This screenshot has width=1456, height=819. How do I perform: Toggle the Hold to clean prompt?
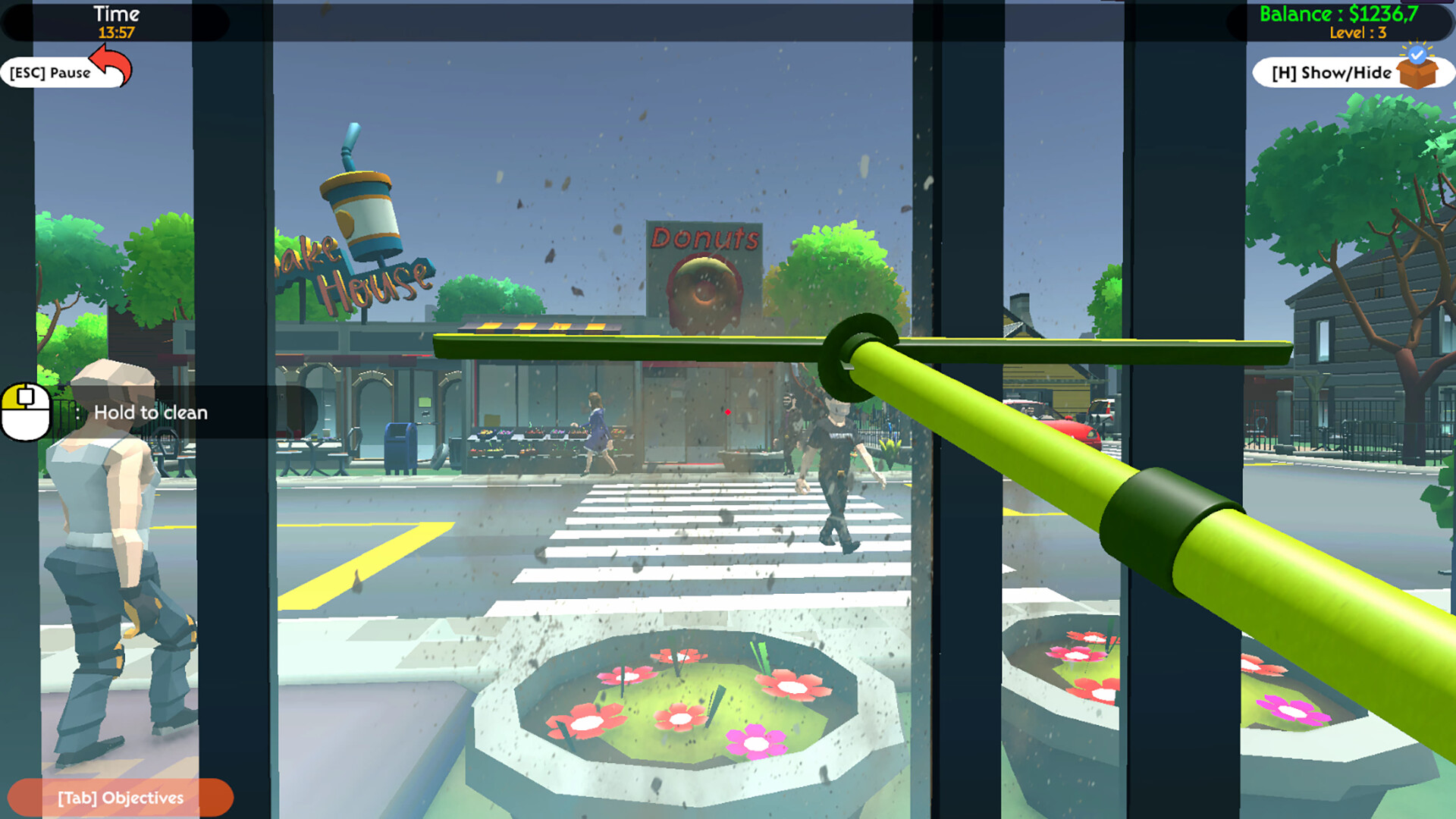point(150,413)
